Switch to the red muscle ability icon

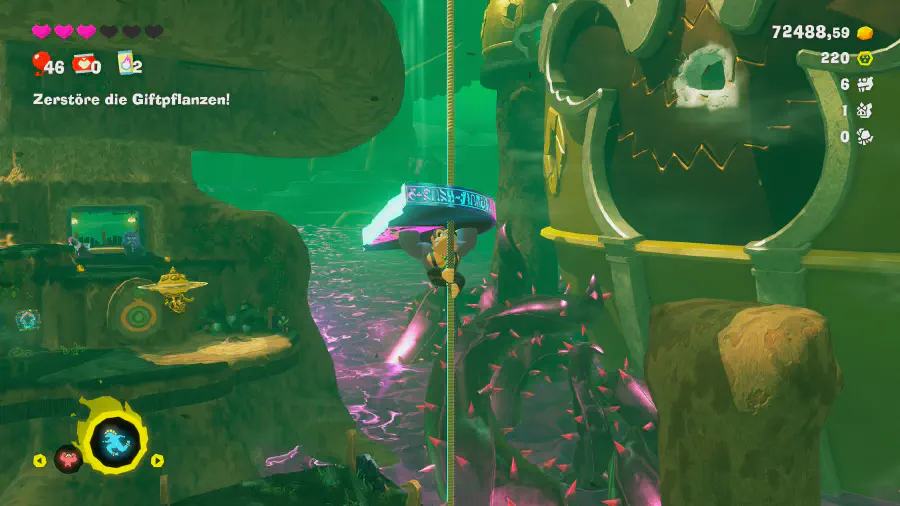(68, 459)
